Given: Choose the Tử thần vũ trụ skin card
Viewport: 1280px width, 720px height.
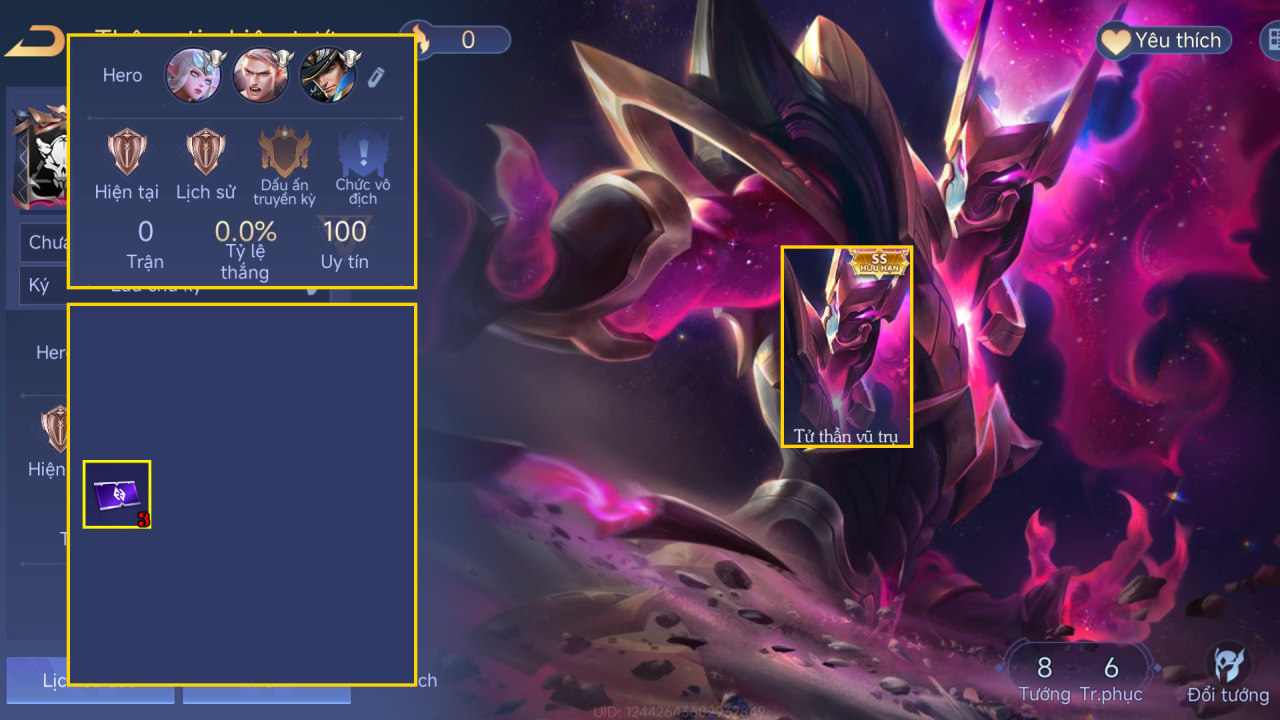Looking at the screenshot, I should (846, 346).
